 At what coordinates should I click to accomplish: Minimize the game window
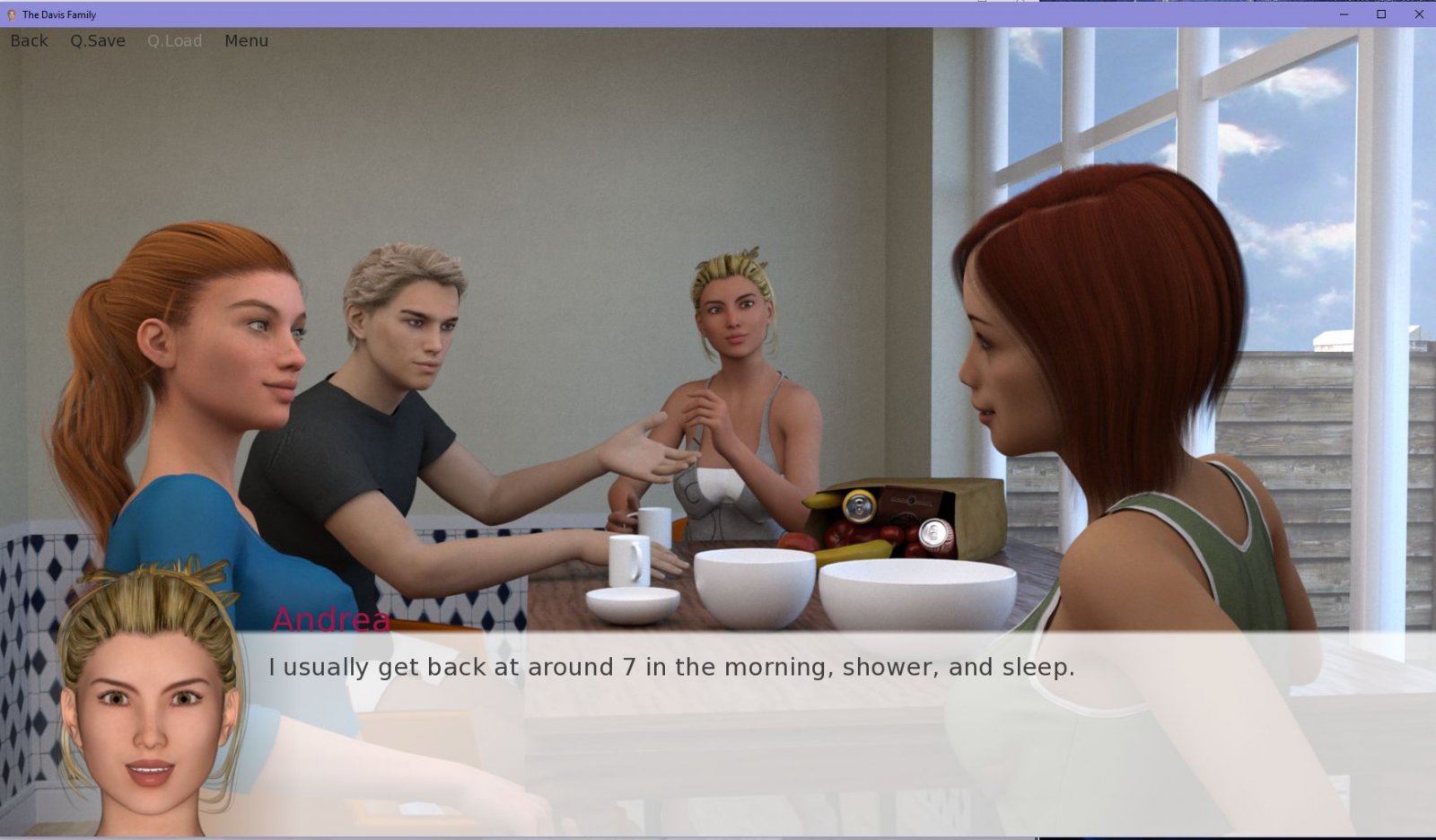click(1344, 14)
